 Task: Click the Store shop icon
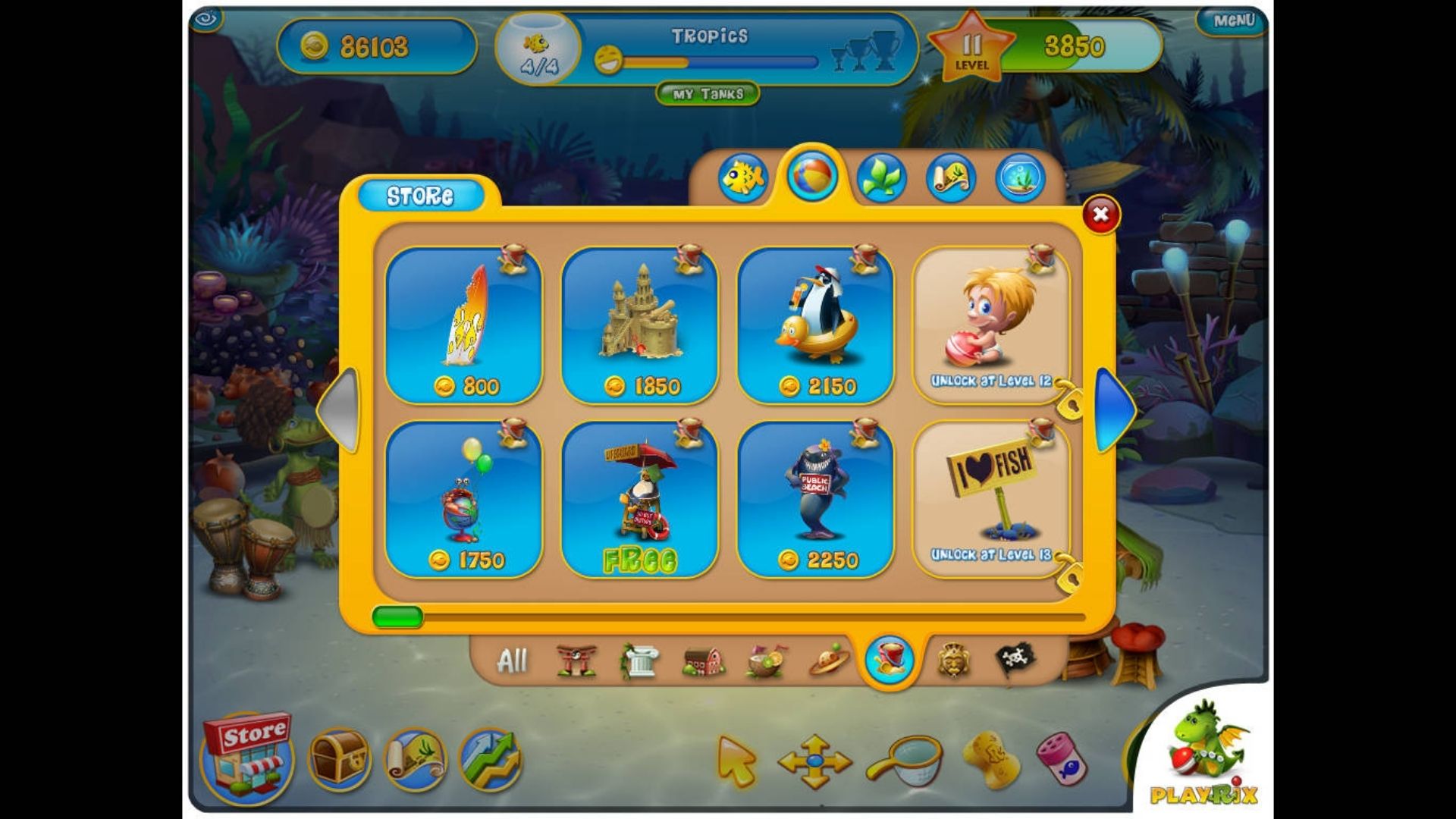coord(248,756)
